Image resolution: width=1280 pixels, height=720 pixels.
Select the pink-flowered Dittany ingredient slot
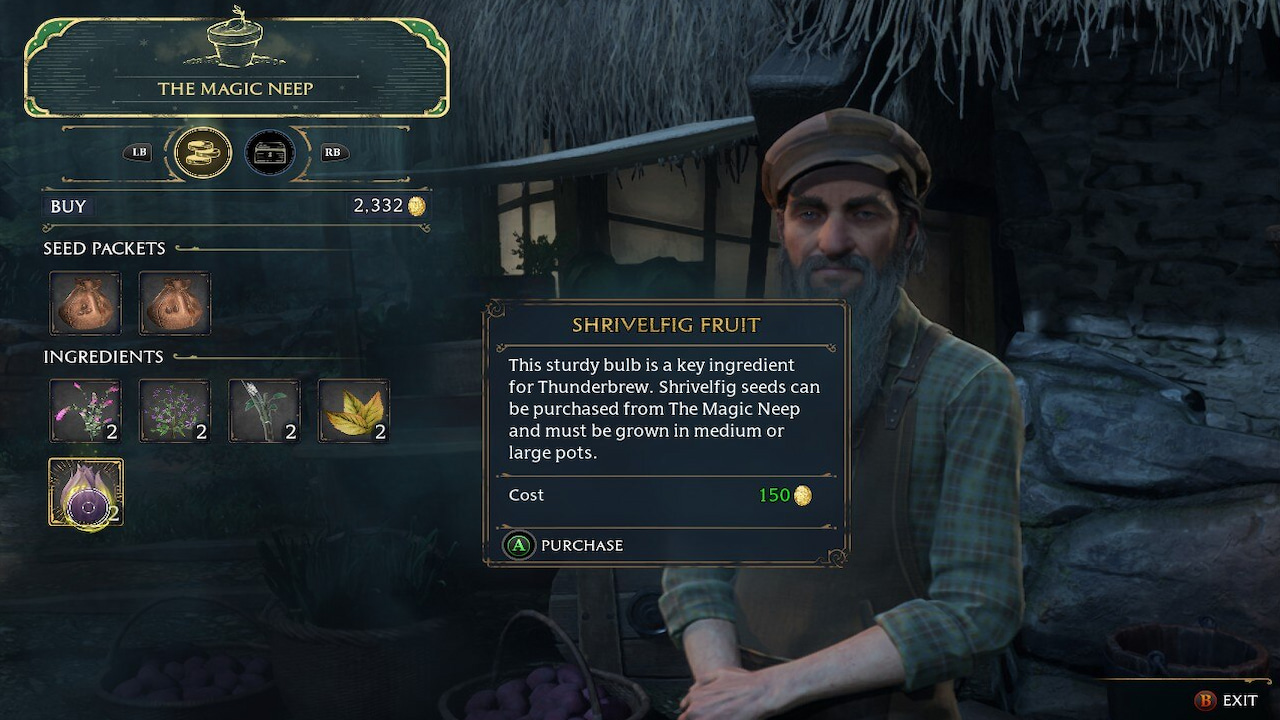pyautogui.click(x=86, y=410)
